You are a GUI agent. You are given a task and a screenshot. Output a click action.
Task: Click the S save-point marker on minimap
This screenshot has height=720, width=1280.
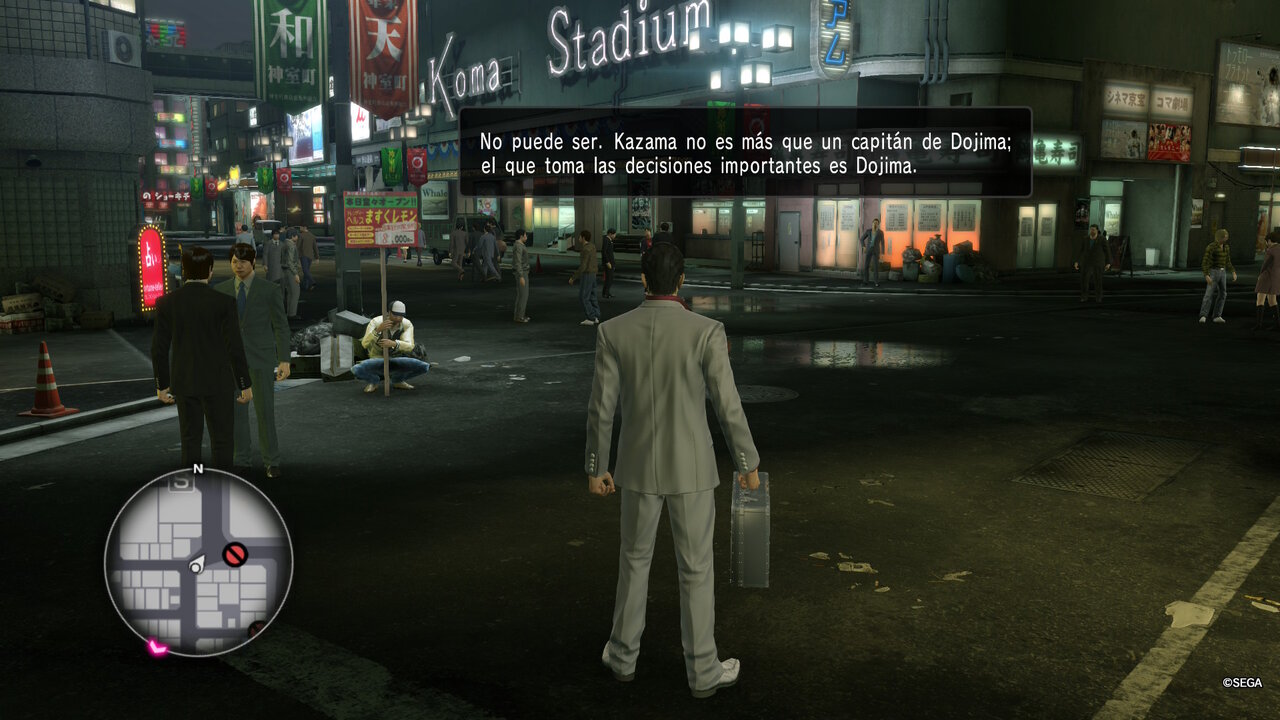pyautogui.click(x=181, y=483)
